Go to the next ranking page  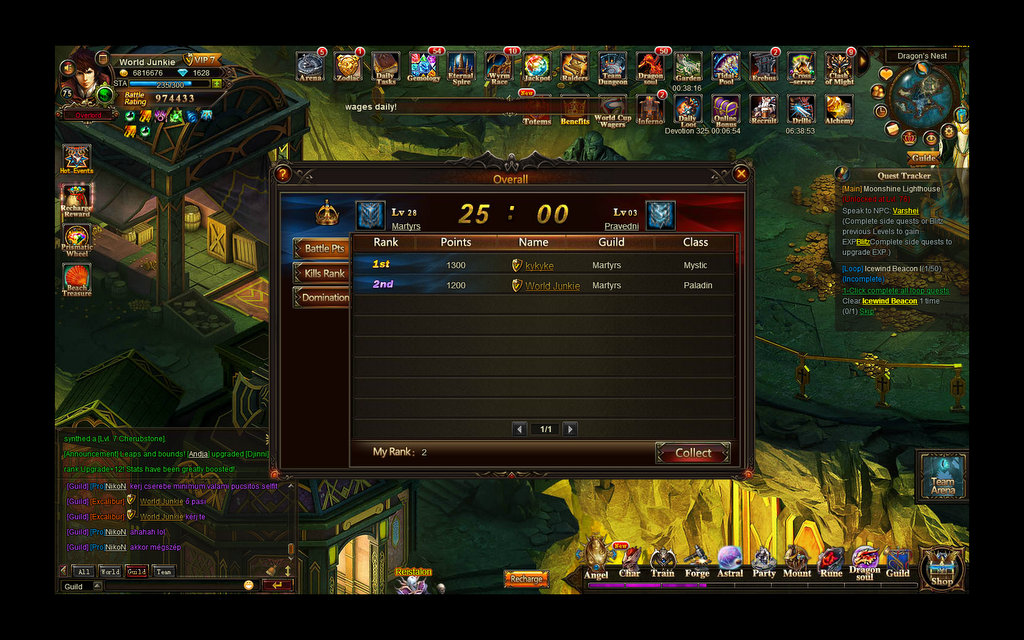coord(570,429)
